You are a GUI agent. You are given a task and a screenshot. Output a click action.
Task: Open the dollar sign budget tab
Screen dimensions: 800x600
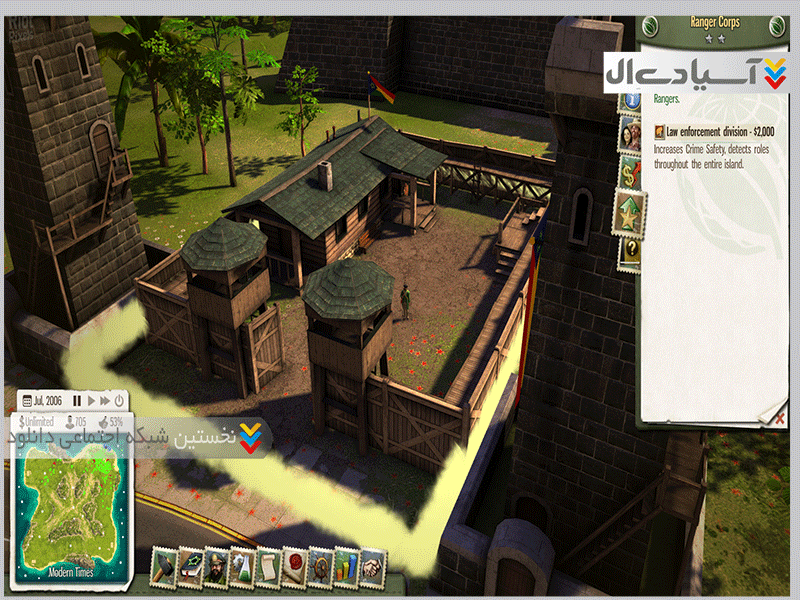click(x=630, y=171)
